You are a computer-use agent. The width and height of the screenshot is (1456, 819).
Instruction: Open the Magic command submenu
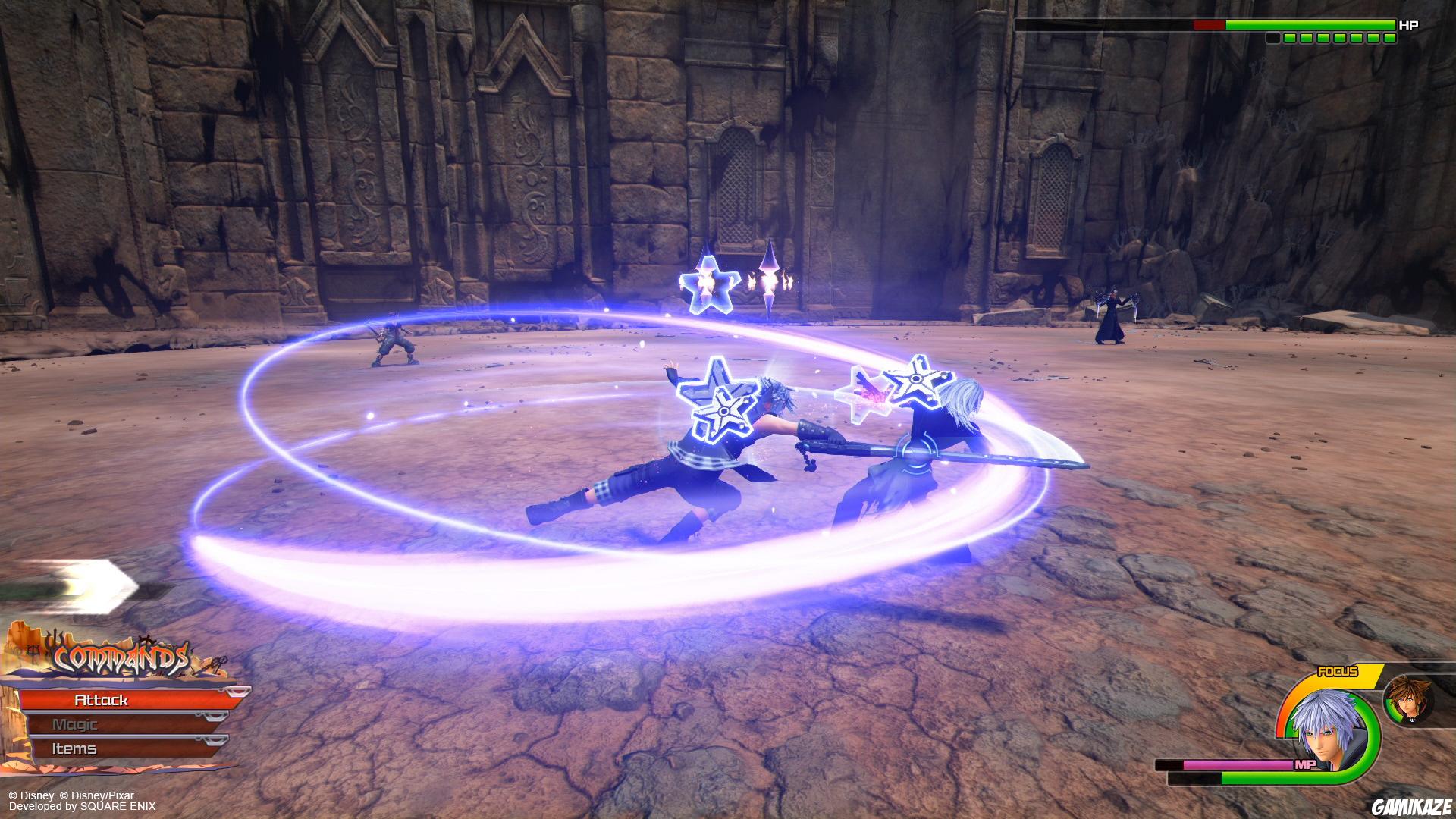coord(76,724)
